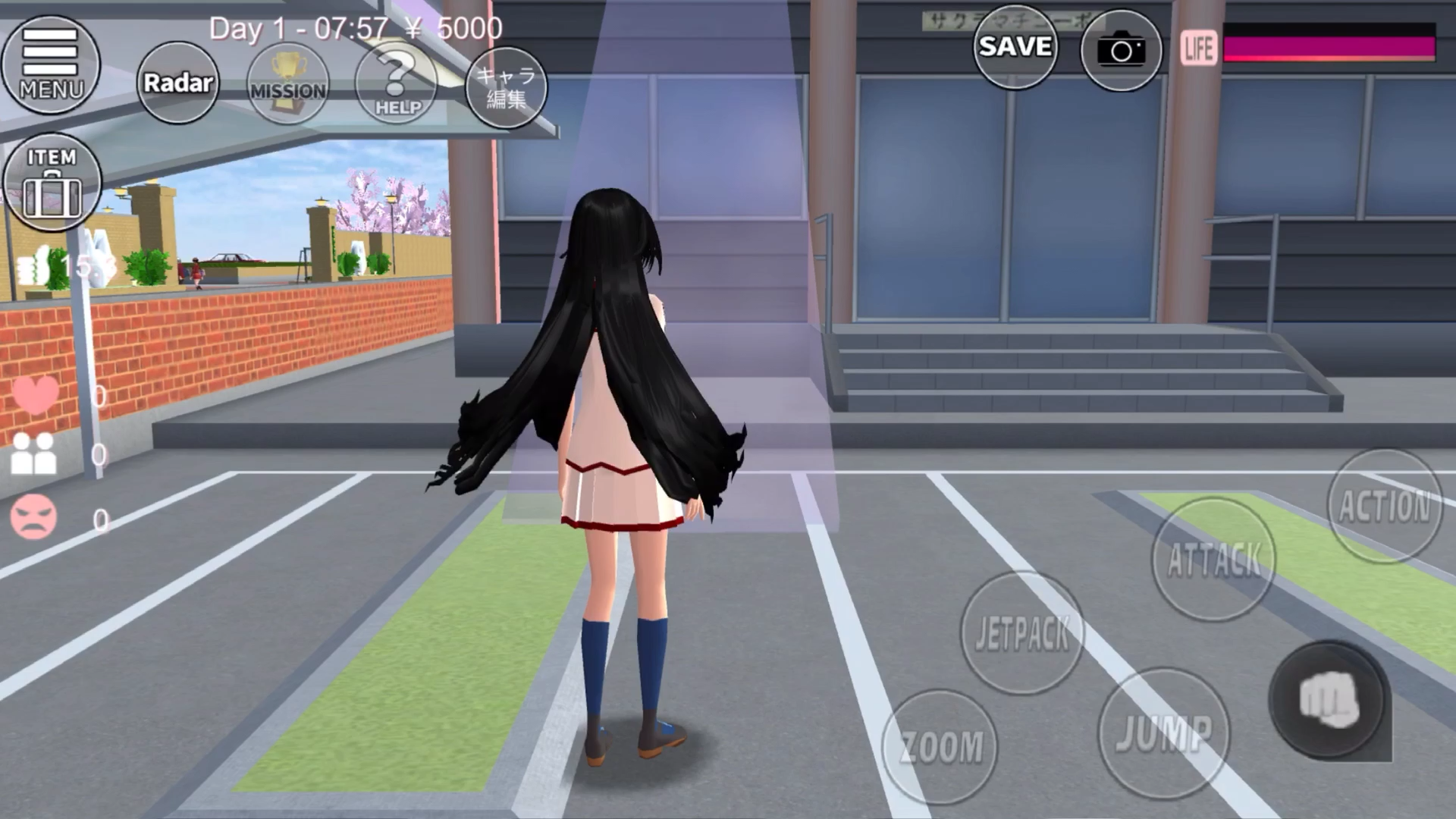The image size is (1456, 819).
Task: Tap the SAVE button
Action: 1015,47
